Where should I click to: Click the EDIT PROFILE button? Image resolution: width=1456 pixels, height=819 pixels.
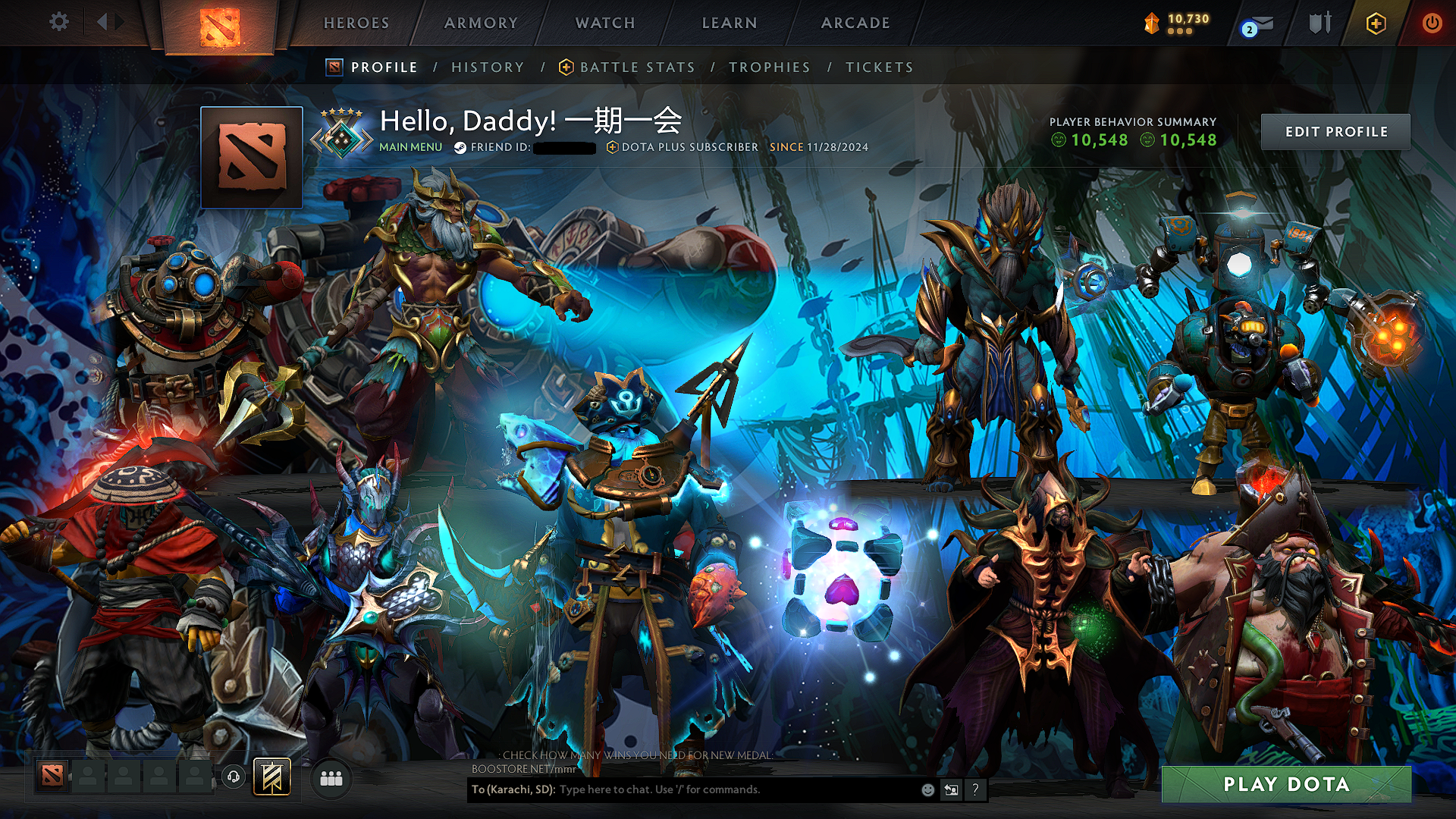tap(1335, 131)
